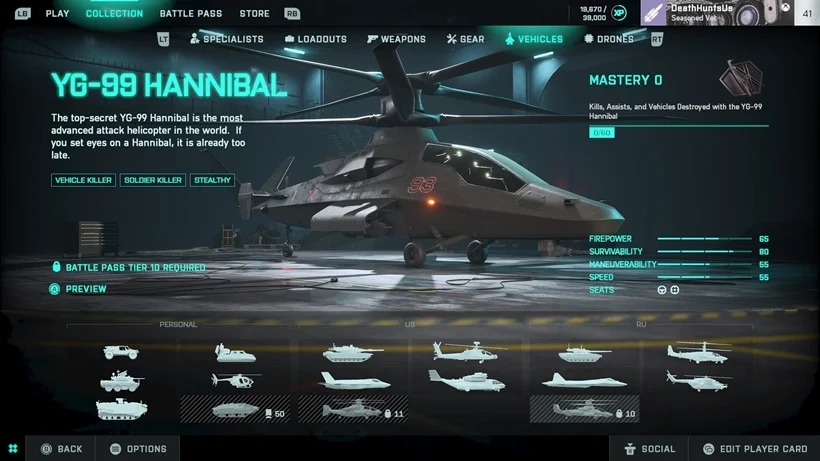Choose the hovercraft vehicle tile

(235, 352)
